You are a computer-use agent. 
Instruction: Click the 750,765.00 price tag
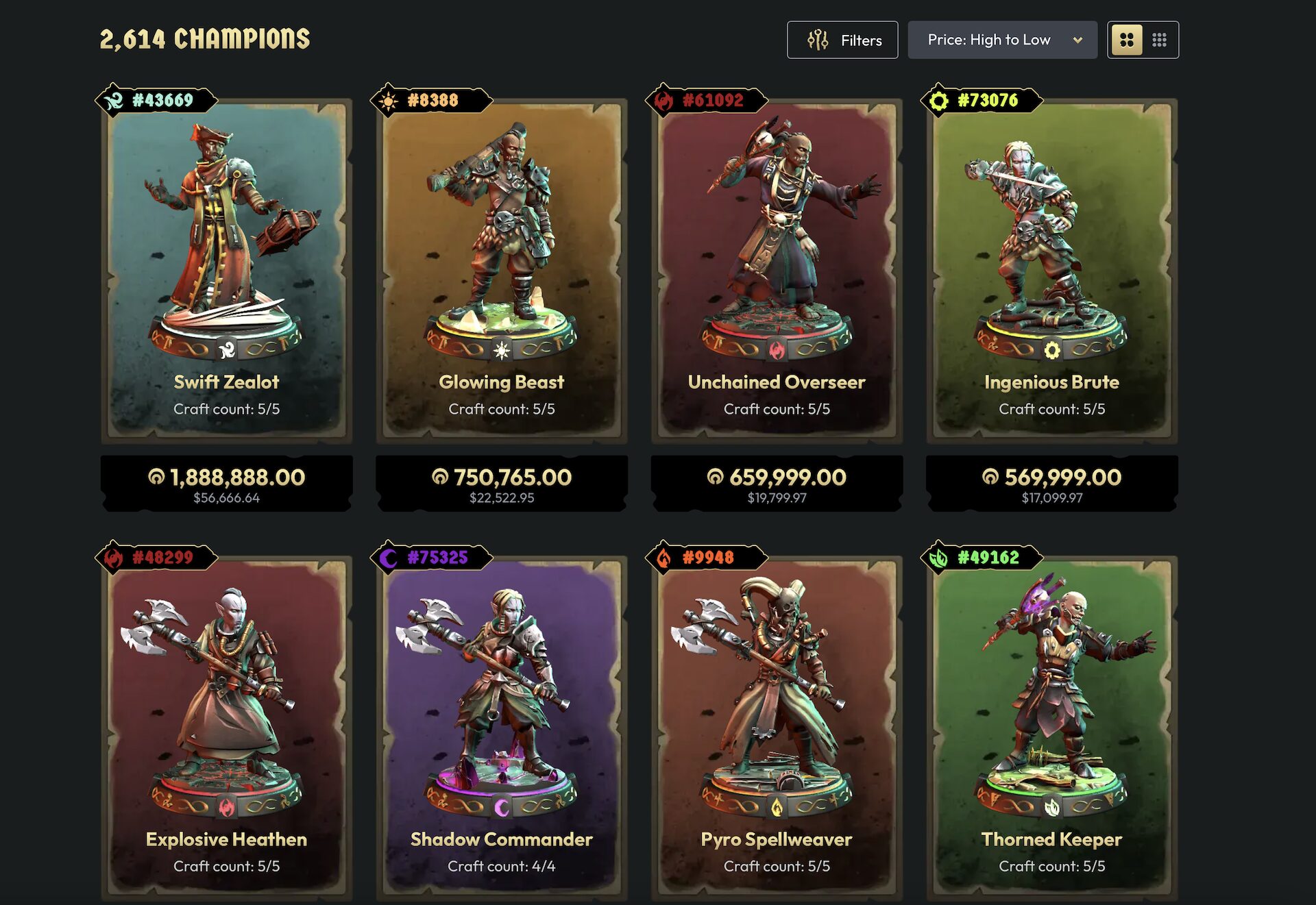pos(502,484)
